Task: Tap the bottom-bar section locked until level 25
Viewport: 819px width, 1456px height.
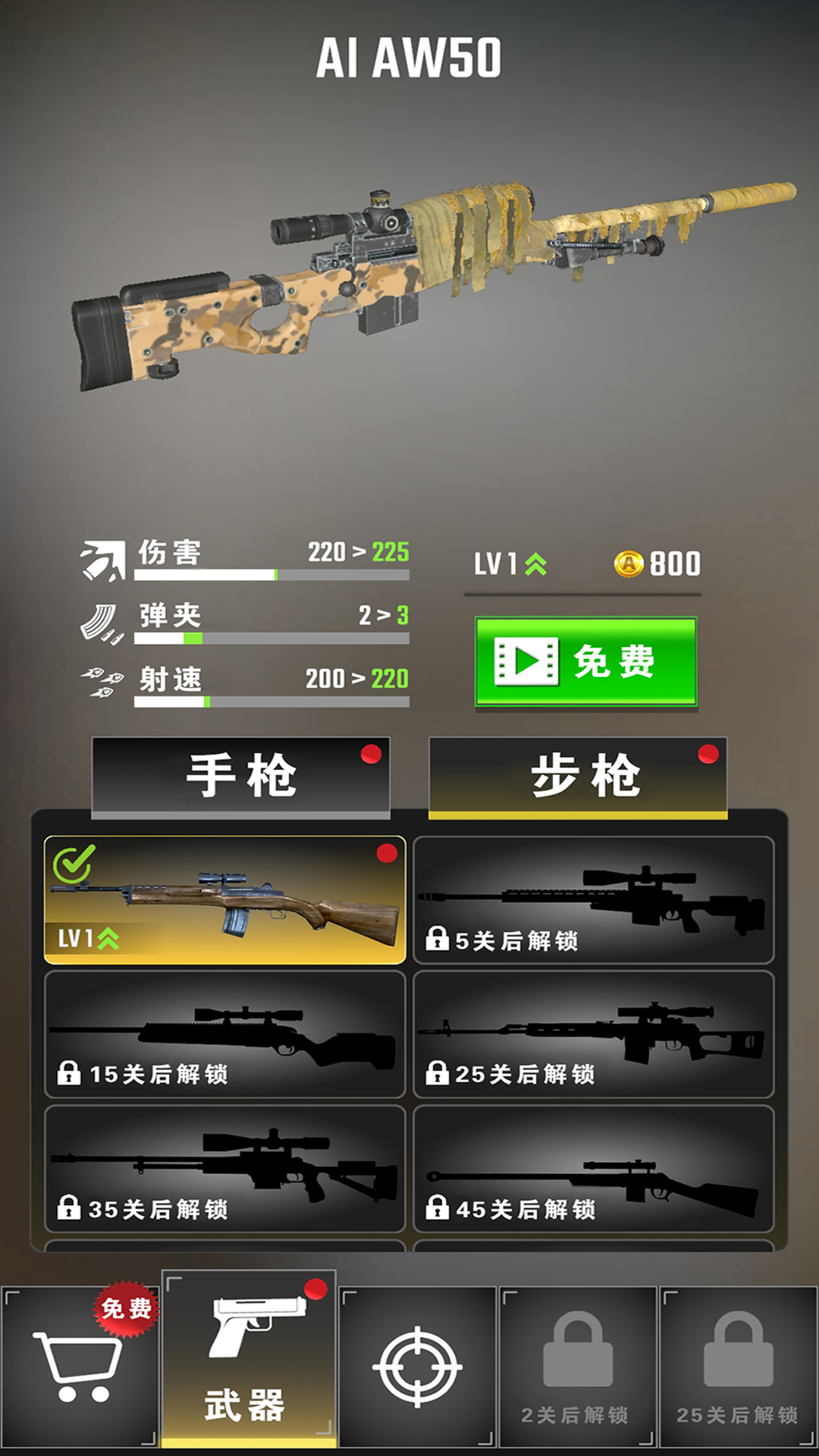Action: [x=738, y=1367]
